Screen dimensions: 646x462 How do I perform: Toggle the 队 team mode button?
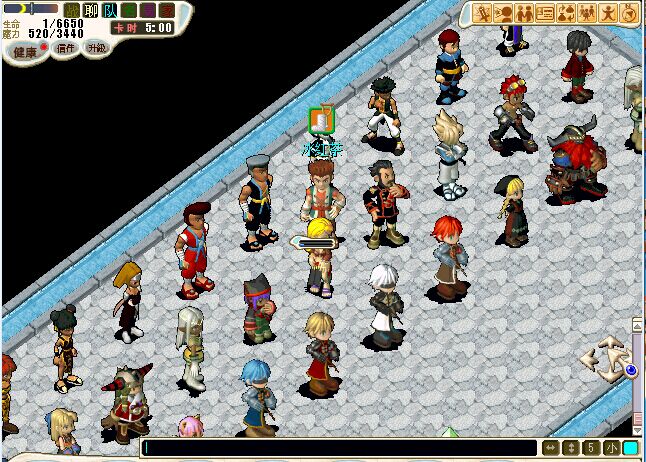coord(110,10)
